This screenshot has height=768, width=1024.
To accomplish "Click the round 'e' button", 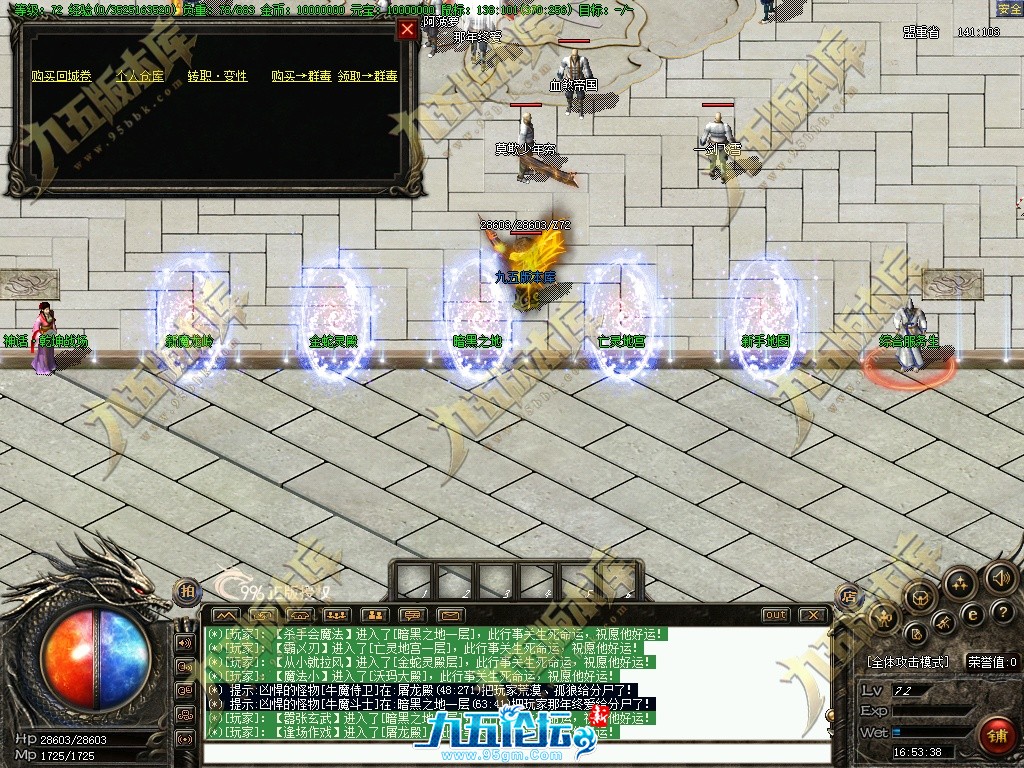I will coord(971,614).
